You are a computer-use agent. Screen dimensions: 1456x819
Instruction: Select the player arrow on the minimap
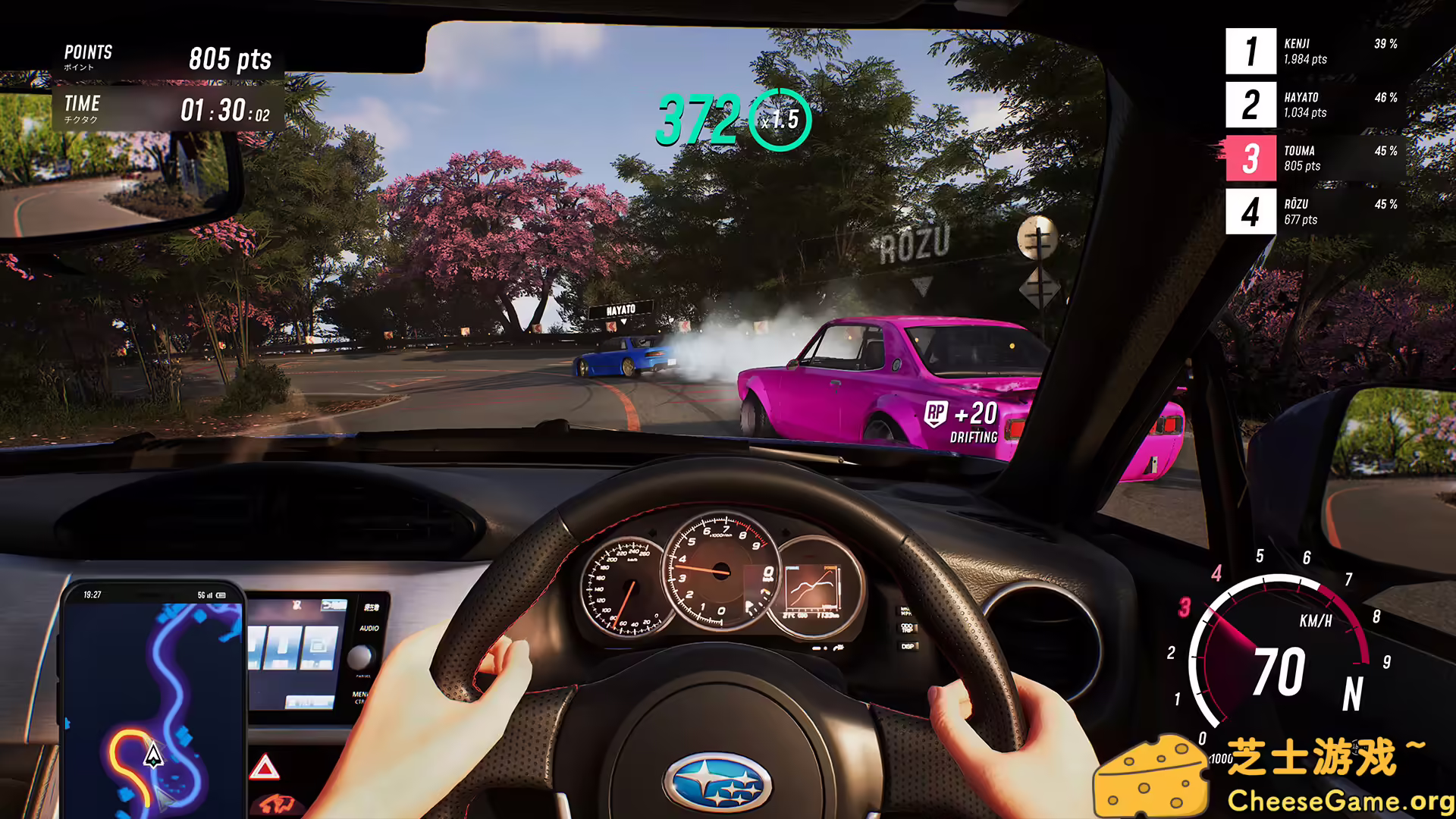click(x=154, y=758)
